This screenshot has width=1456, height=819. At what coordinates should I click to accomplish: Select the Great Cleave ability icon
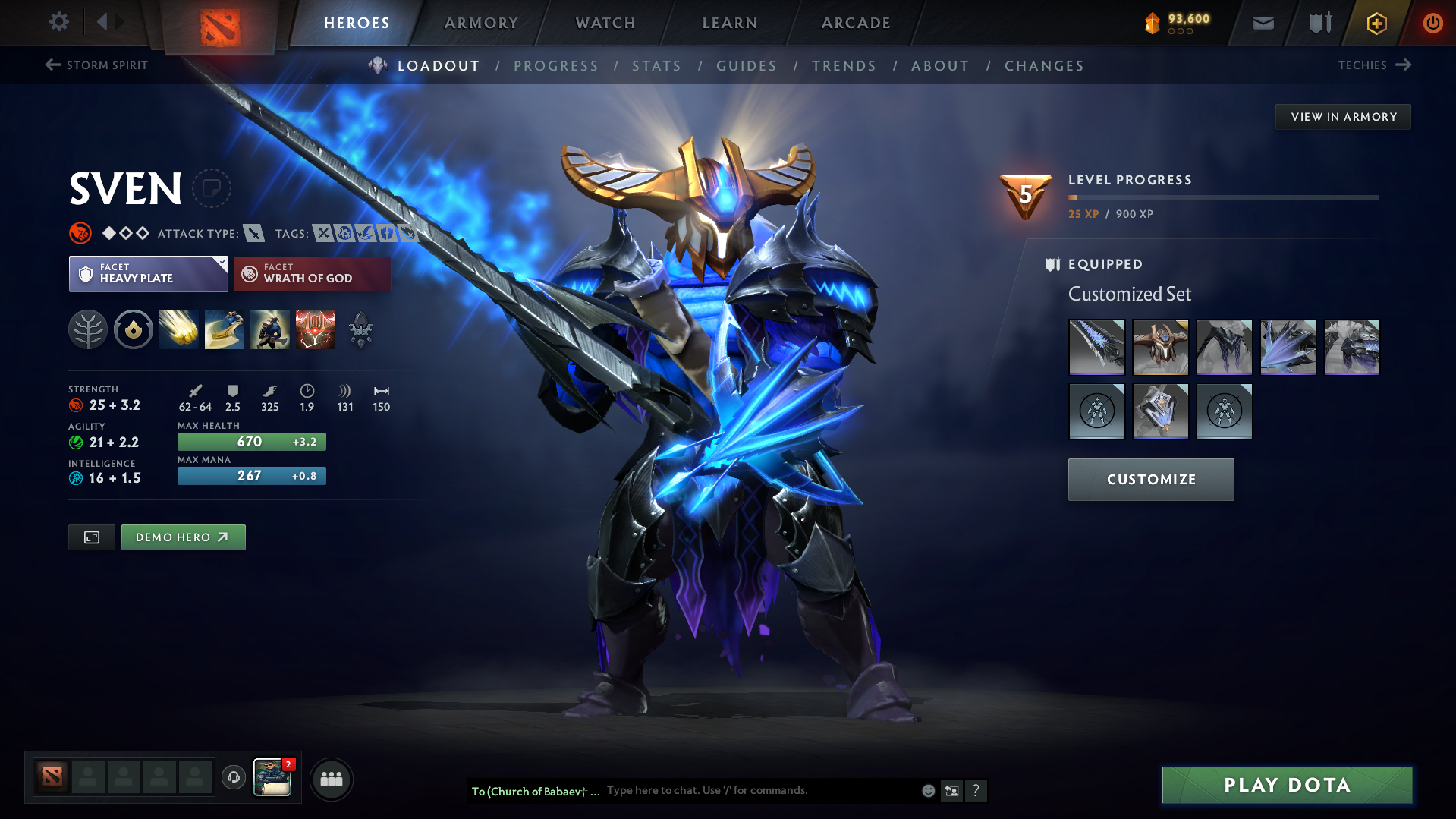click(224, 329)
